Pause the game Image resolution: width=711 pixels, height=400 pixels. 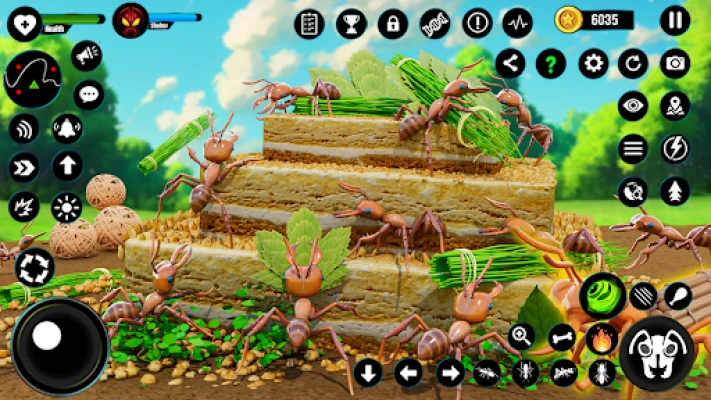point(675,20)
